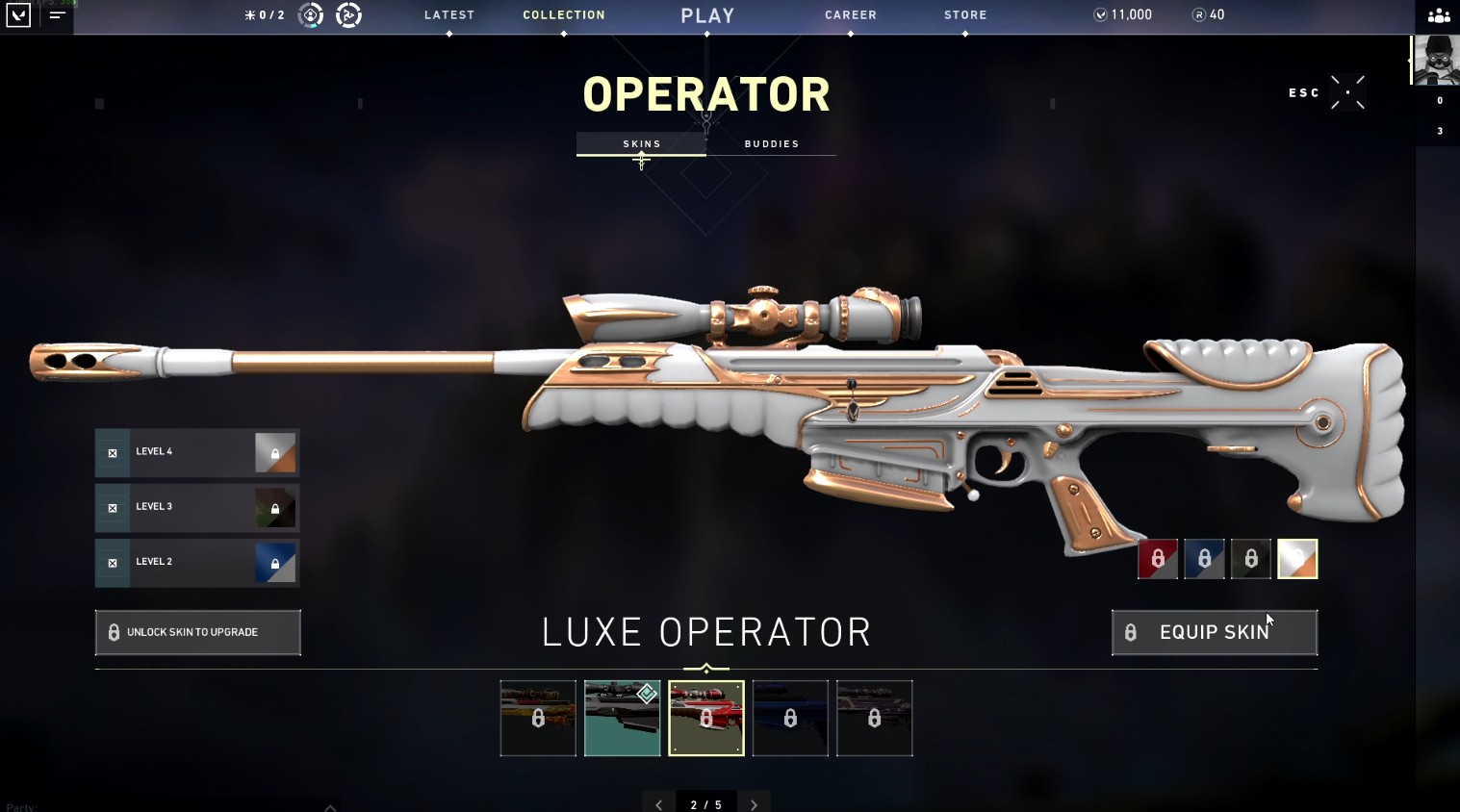
Task: Select the blue Luxe Operator variant
Action: (x=1204, y=559)
